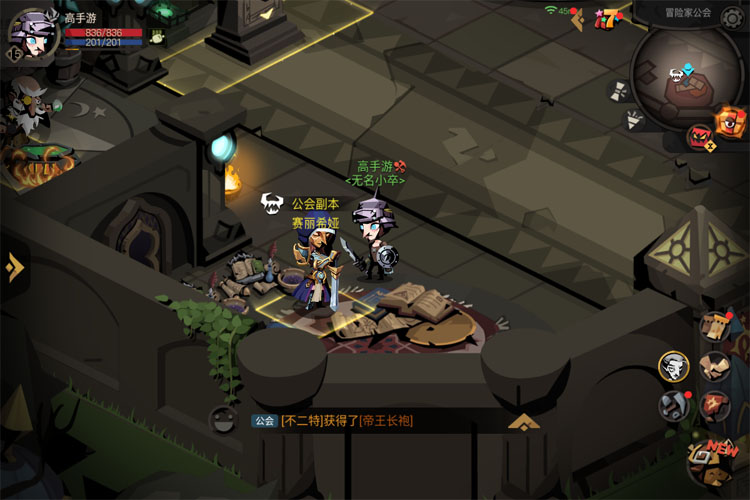
Task: Click the cone burst icon below the hourglass
Action: point(632,121)
